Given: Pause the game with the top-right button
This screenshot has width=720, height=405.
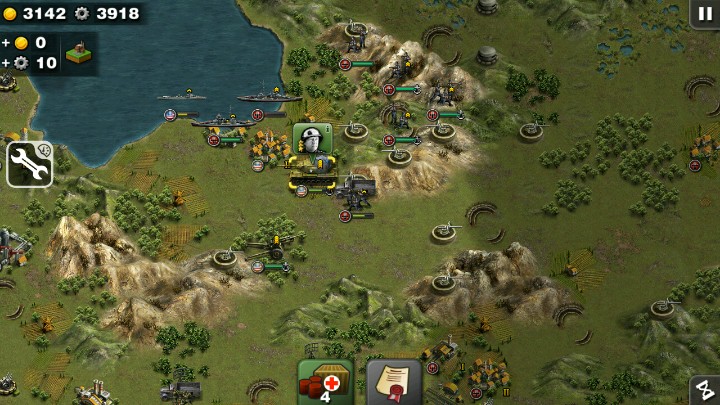Looking at the screenshot, I should (704, 13).
